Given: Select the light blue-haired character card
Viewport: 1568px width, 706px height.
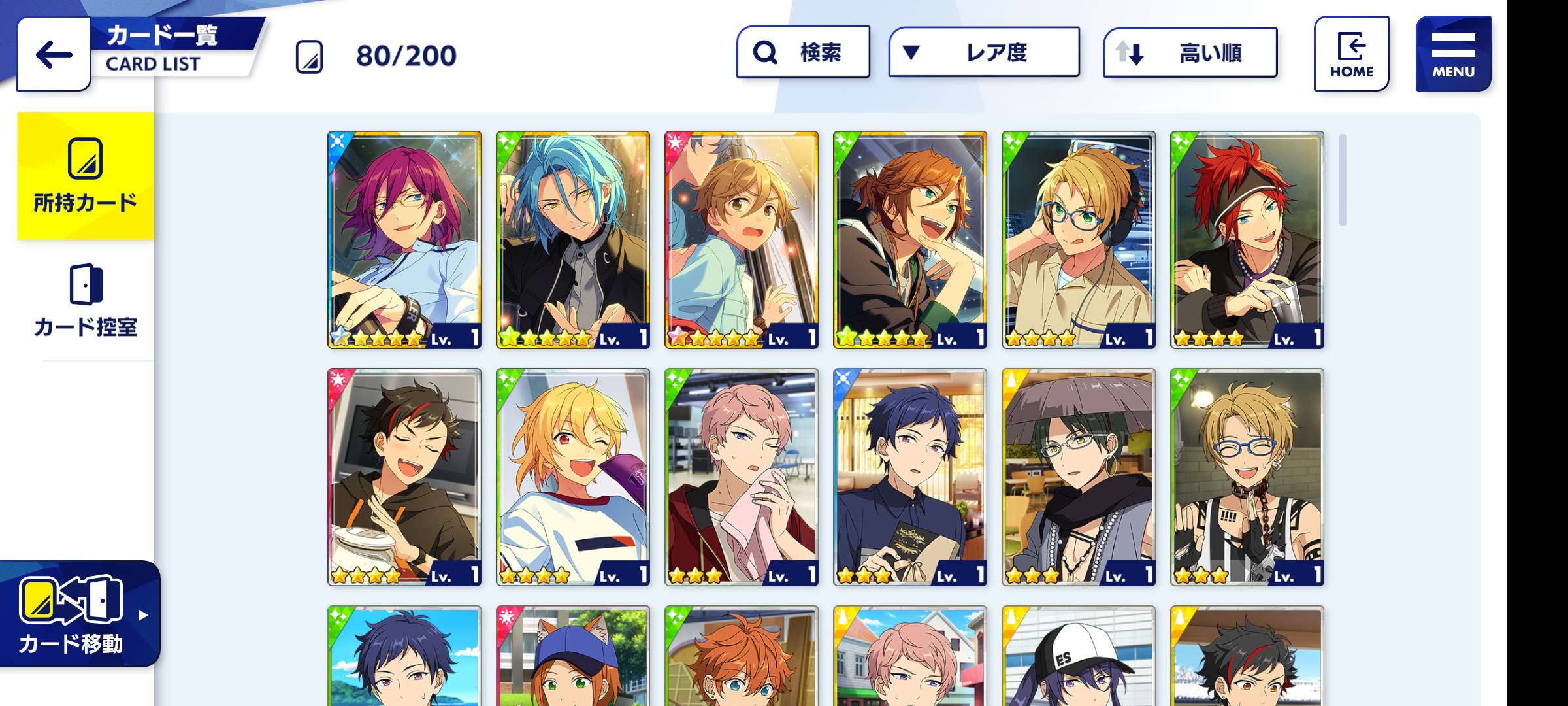Looking at the screenshot, I should pos(573,240).
